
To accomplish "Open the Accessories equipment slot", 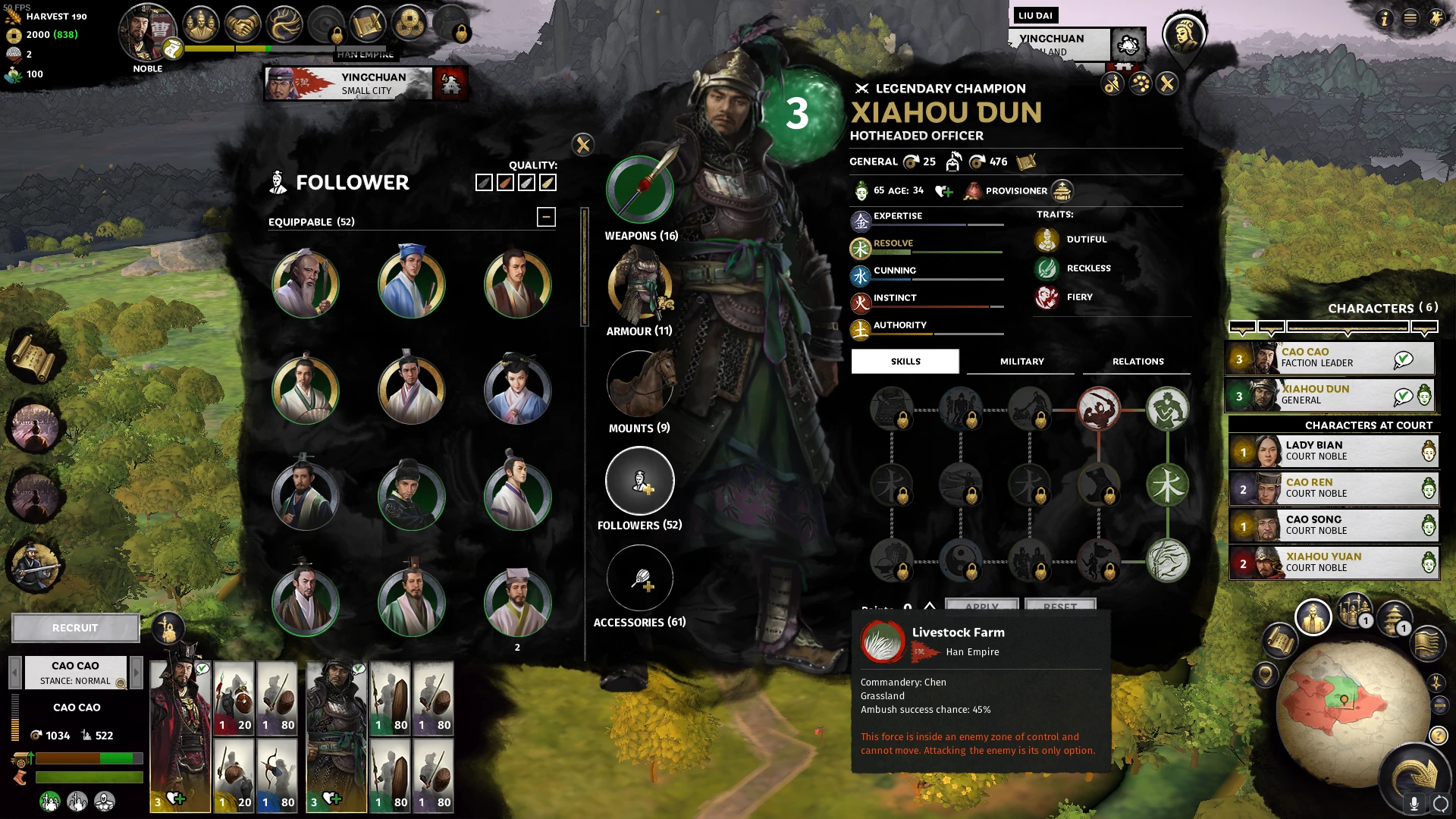I will point(640,578).
